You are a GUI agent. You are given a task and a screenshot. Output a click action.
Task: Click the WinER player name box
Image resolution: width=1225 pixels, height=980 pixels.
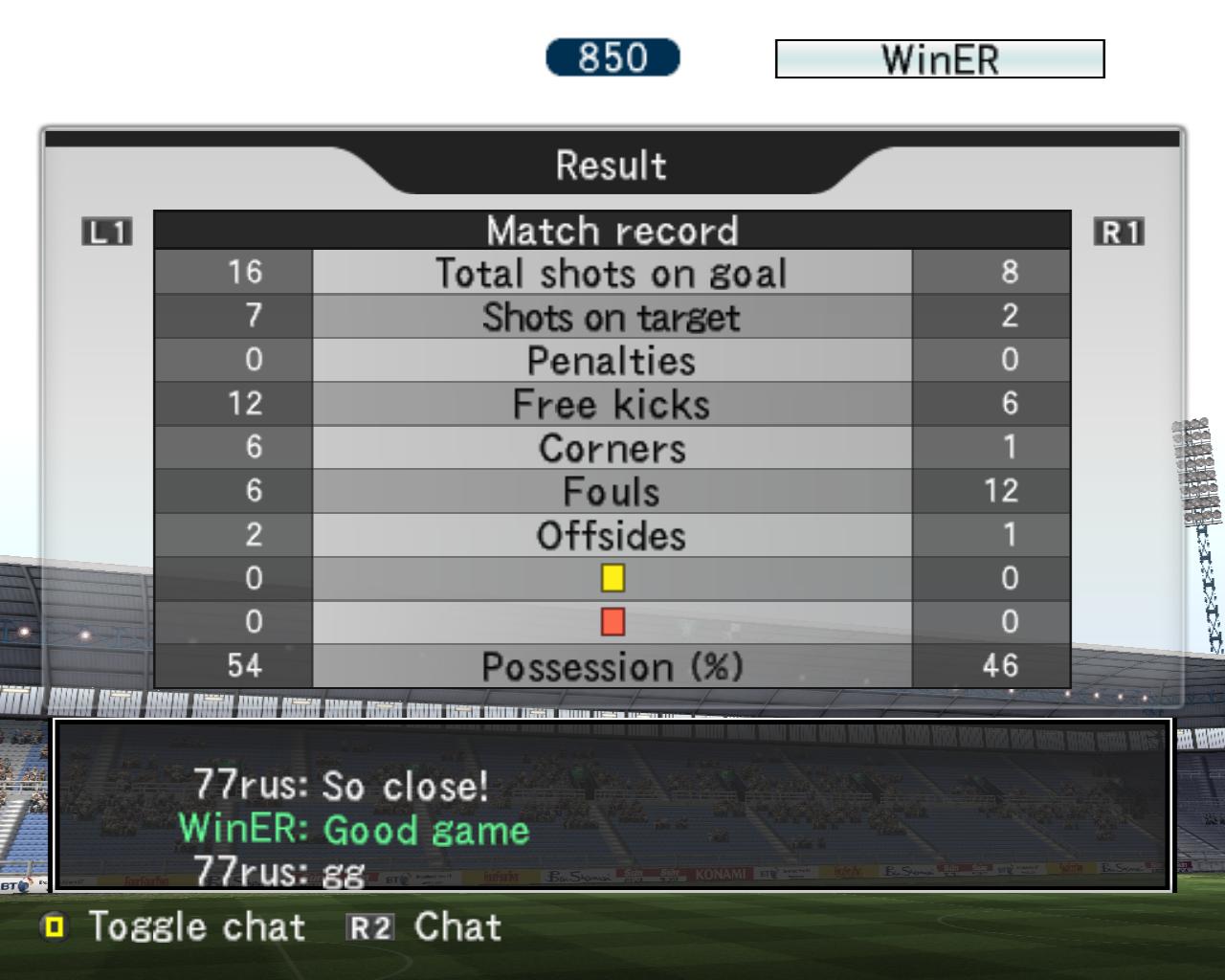[x=939, y=59]
